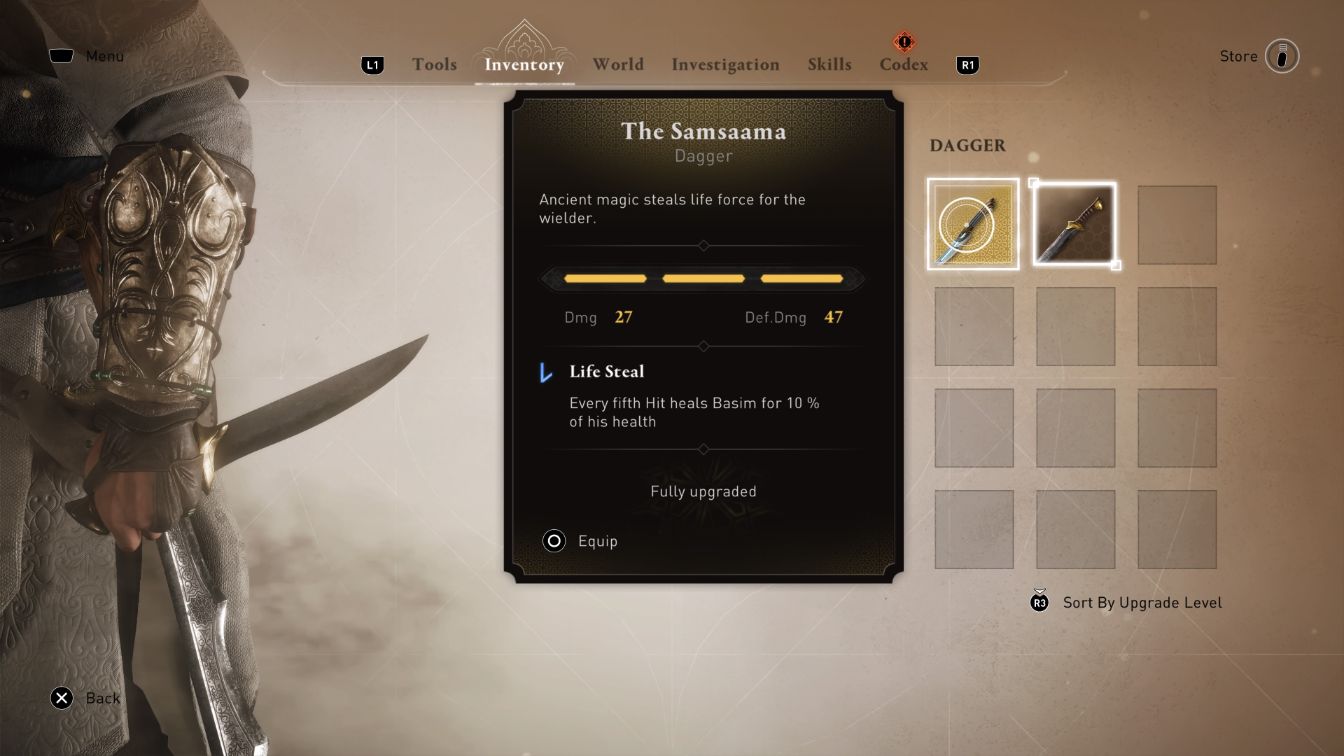Select the R1 shoulder button icon
The width and height of the screenshot is (1344, 756).
click(x=966, y=64)
